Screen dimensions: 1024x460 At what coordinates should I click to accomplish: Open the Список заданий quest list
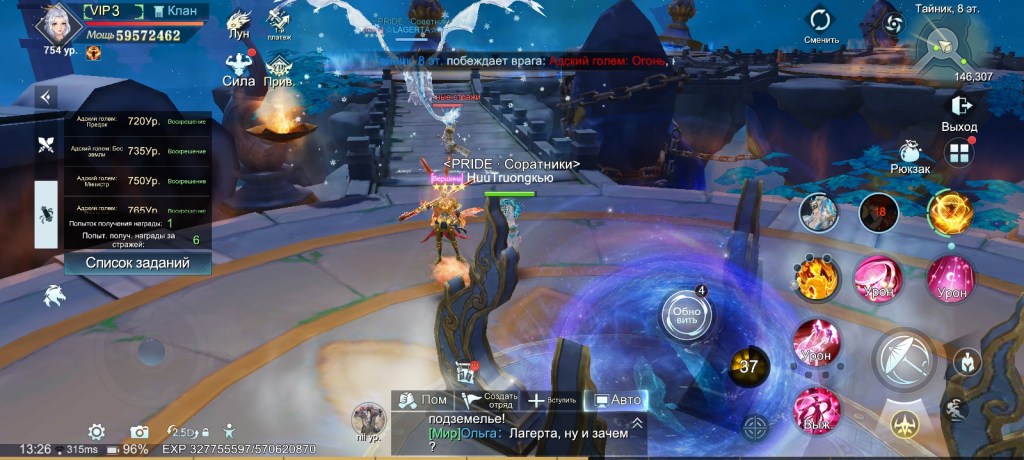[137, 262]
